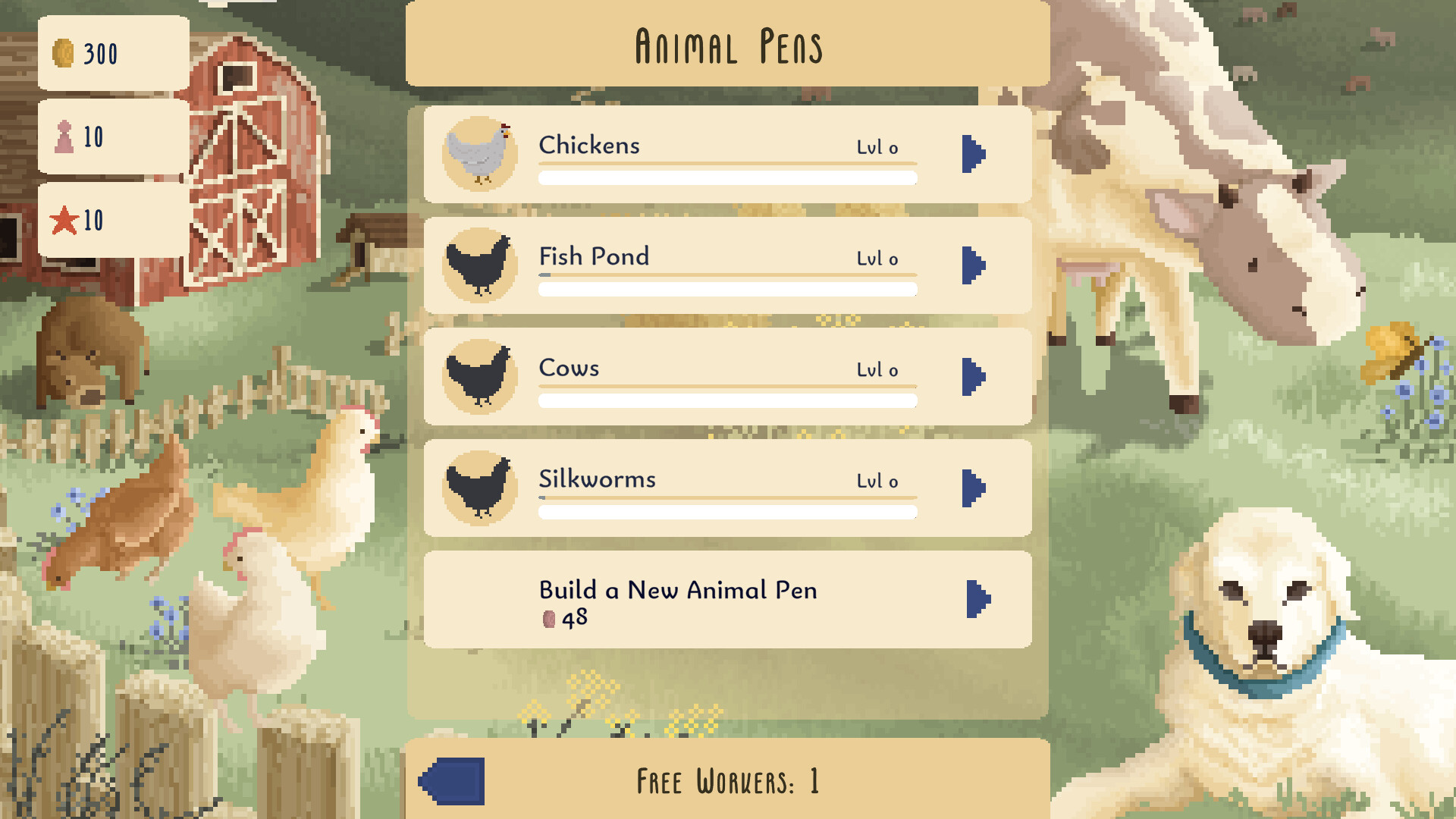Click the Lvl 0 label for Silkworms
The height and width of the screenshot is (819, 1456).
click(x=877, y=480)
